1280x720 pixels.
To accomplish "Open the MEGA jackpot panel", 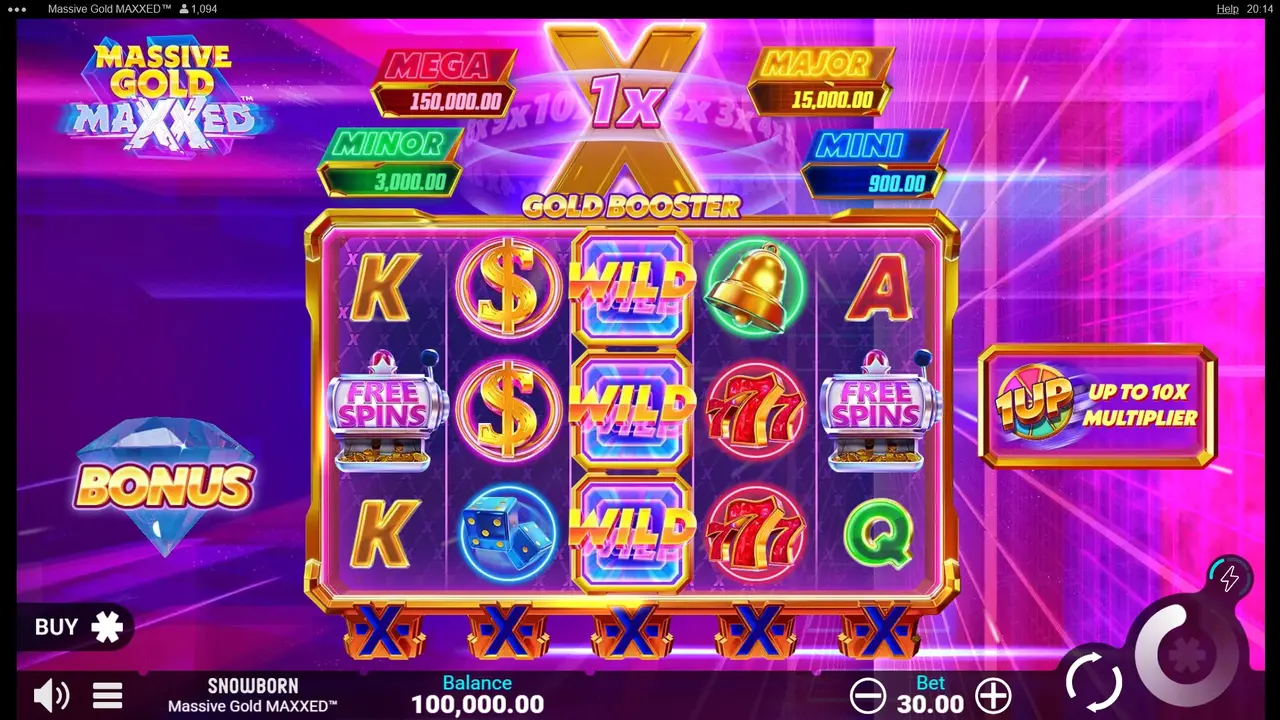I will [443, 83].
